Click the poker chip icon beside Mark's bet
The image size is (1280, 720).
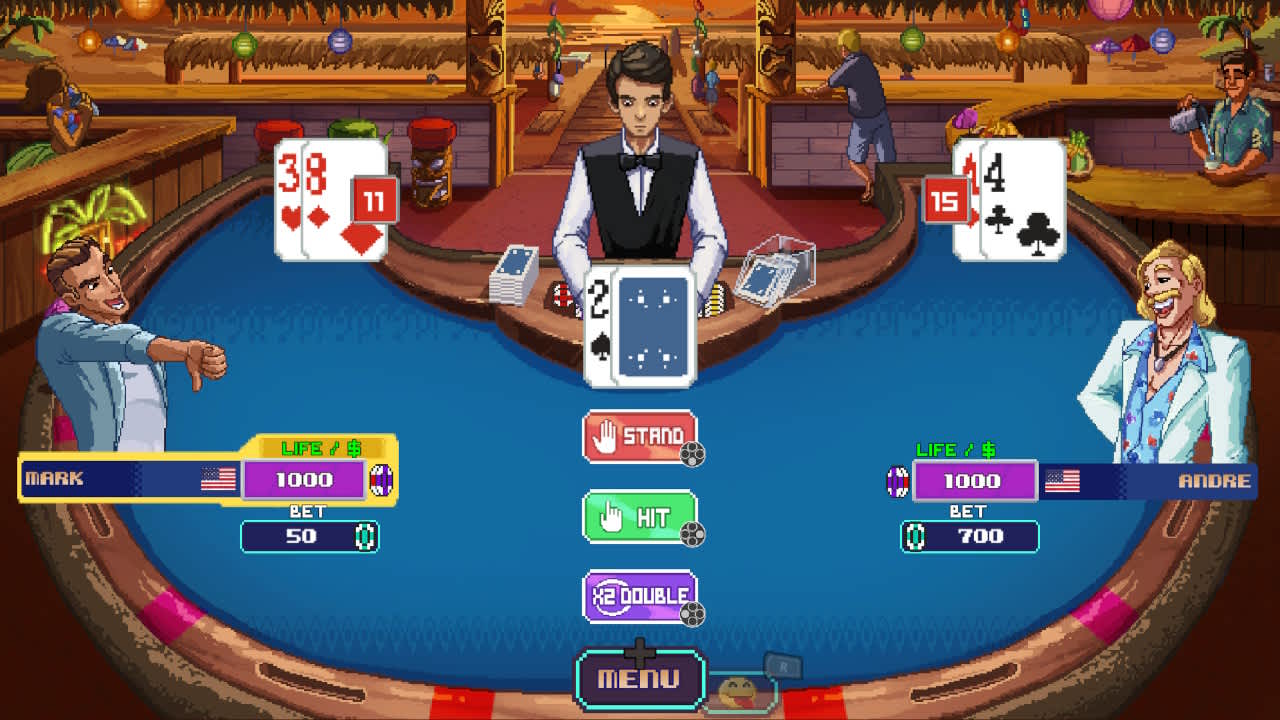tap(364, 539)
